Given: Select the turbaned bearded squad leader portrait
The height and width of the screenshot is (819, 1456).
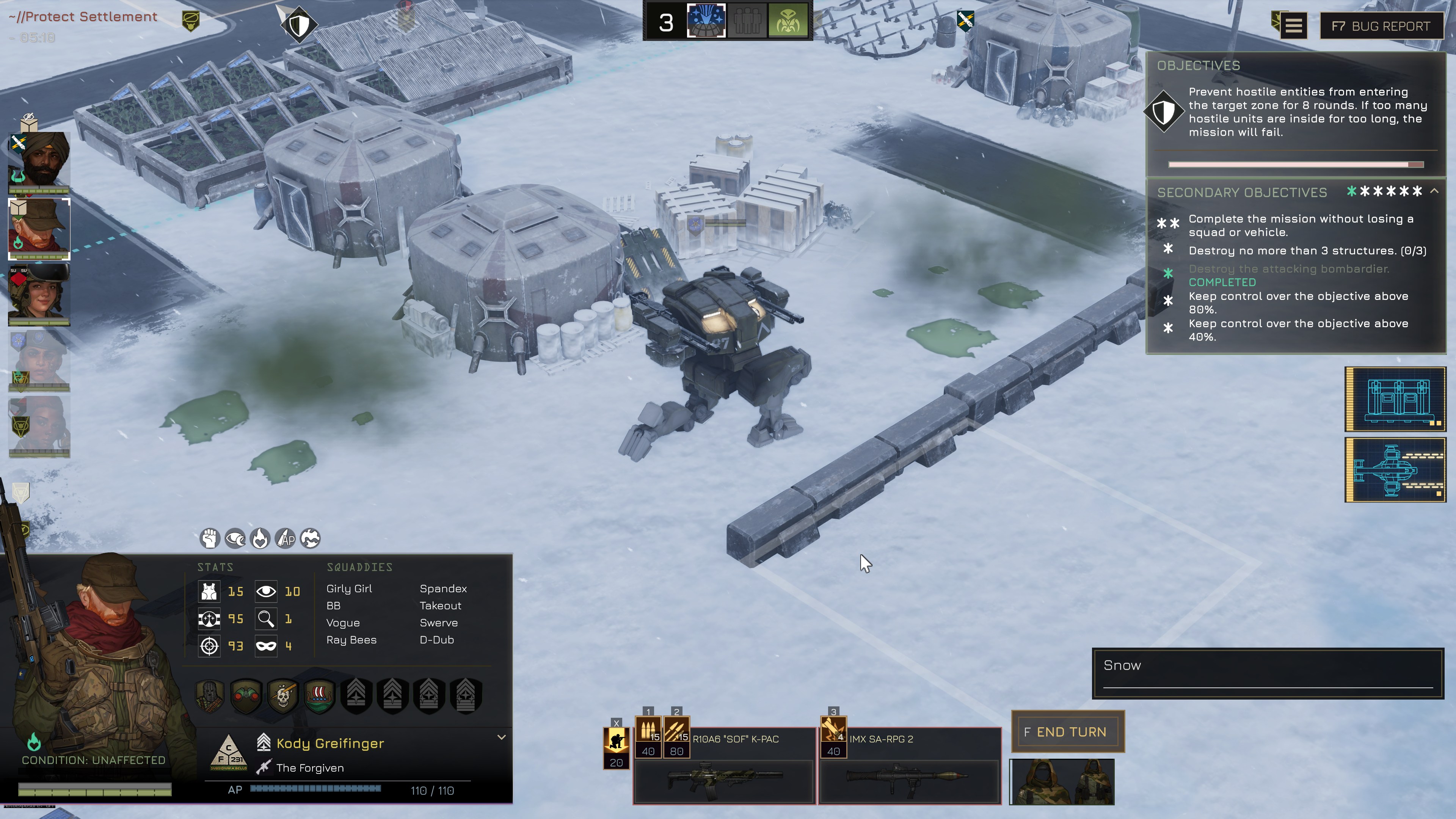Looking at the screenshot, I should [39, 160].
